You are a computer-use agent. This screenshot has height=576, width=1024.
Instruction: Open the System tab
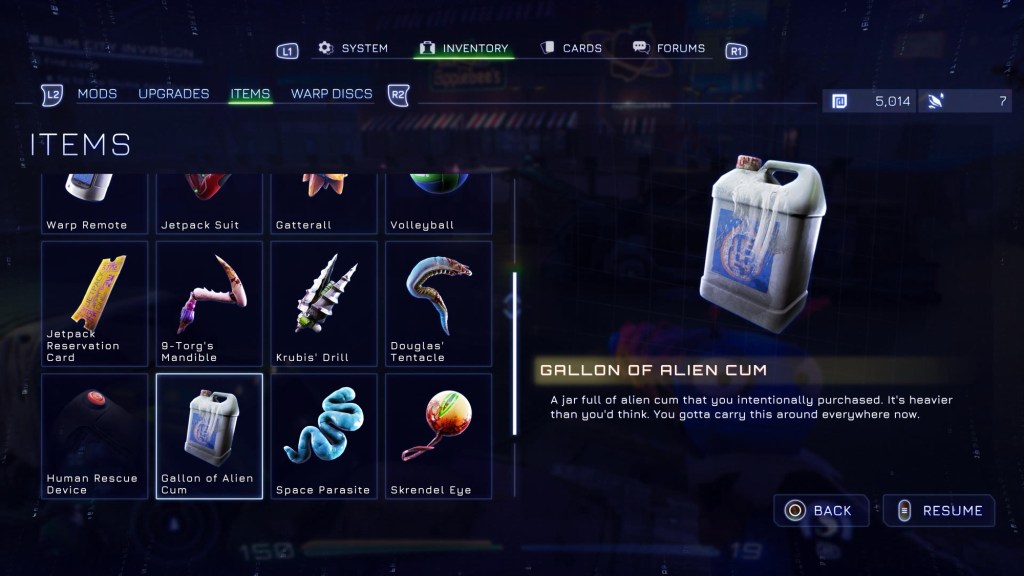tap(353, 48)
